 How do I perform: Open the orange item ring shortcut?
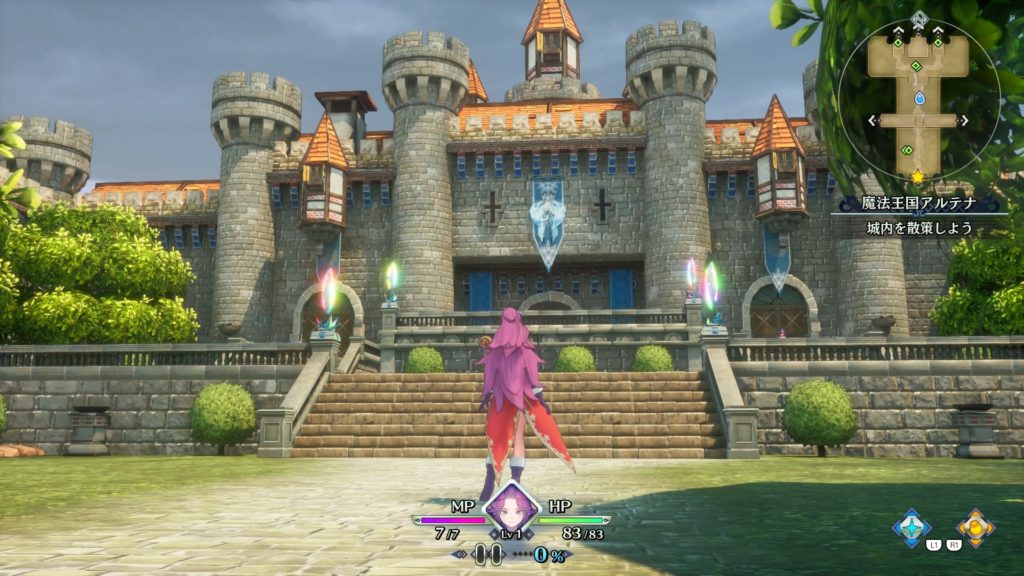click(975, 526)
